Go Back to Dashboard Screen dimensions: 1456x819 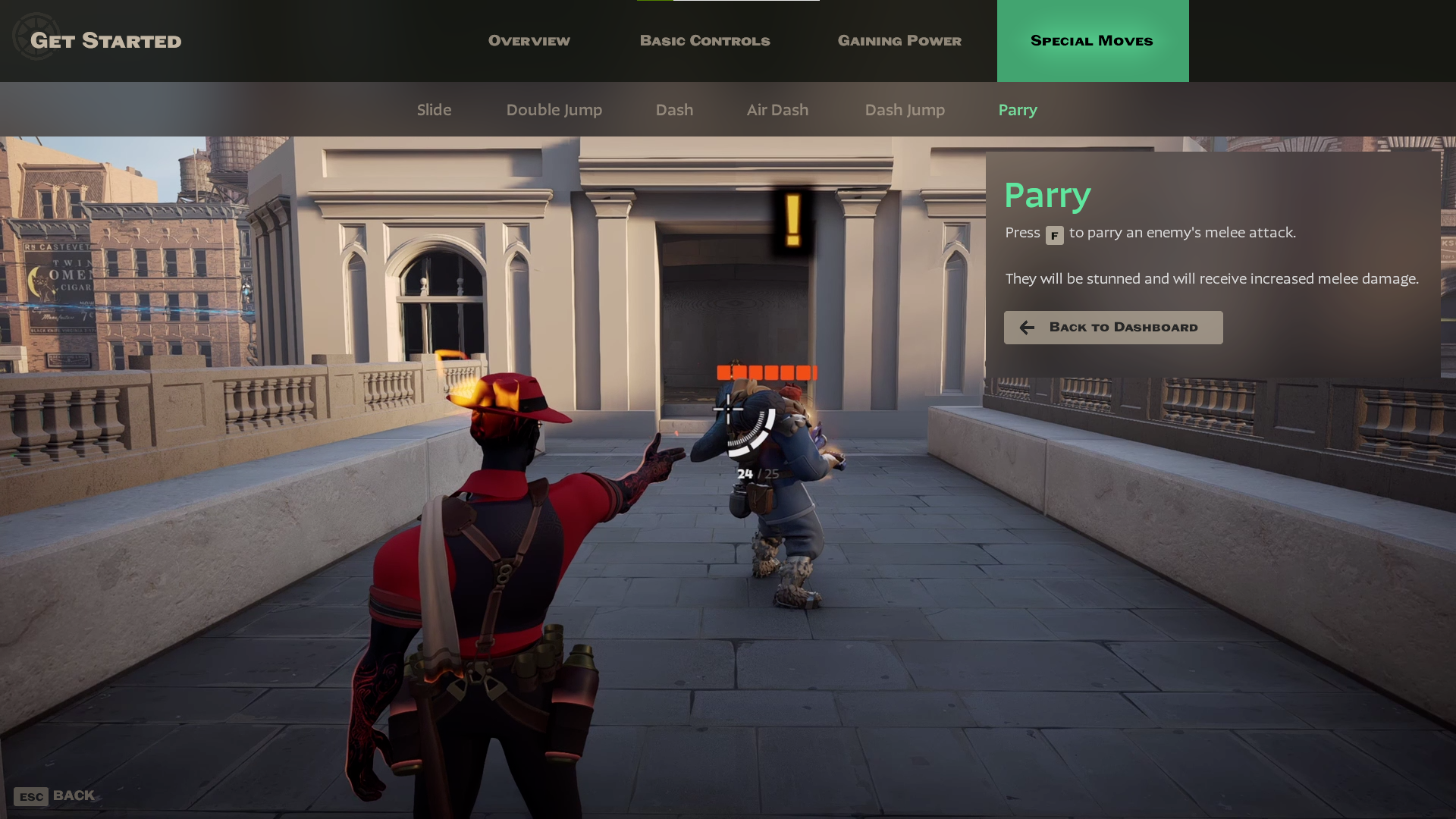(1112, 328)
